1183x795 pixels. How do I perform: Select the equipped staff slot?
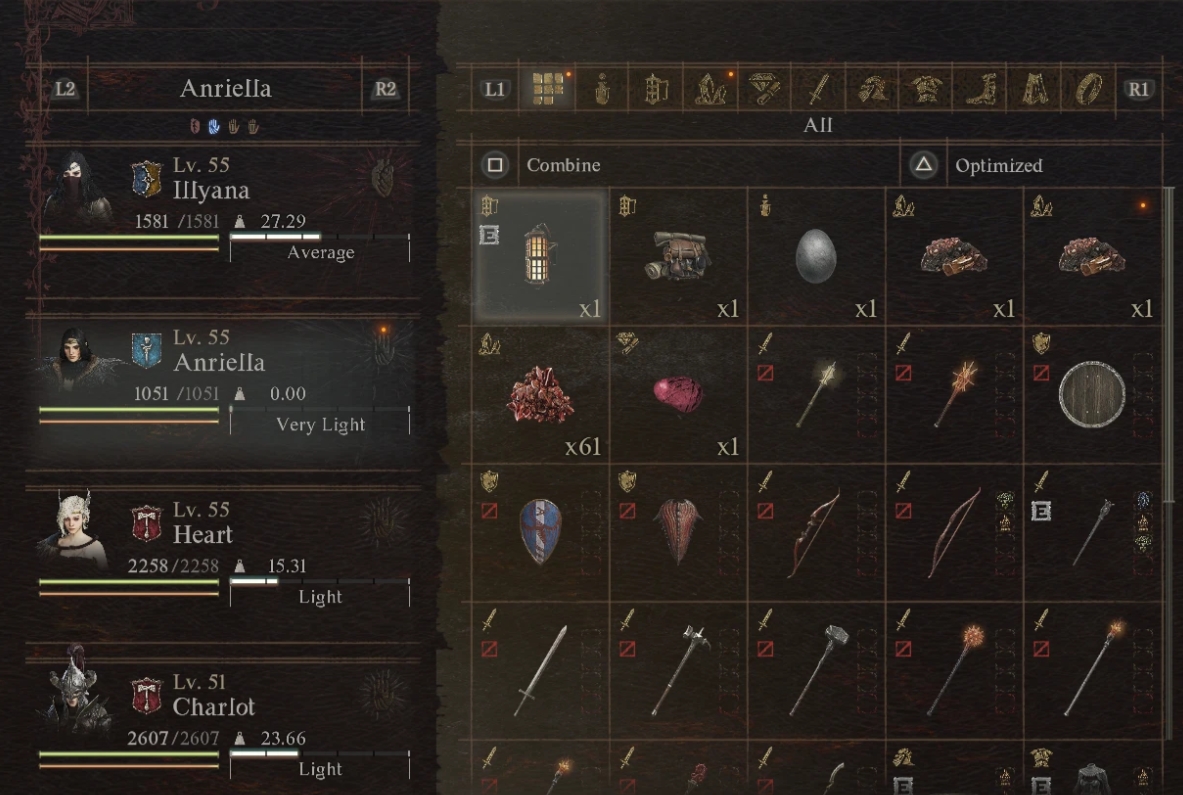tap(1093, 532)
